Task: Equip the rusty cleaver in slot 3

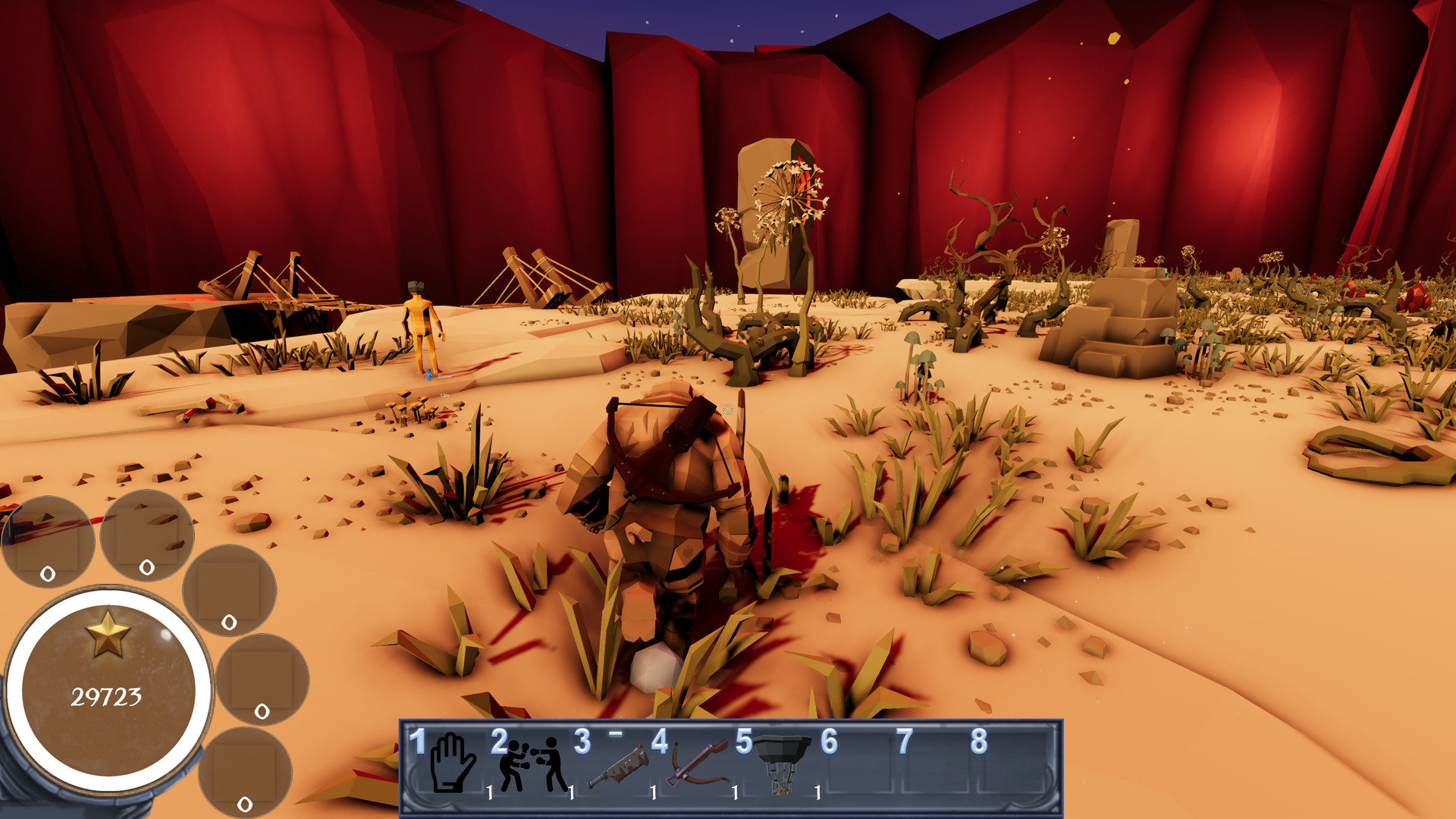Action: (x=618, y=766)
